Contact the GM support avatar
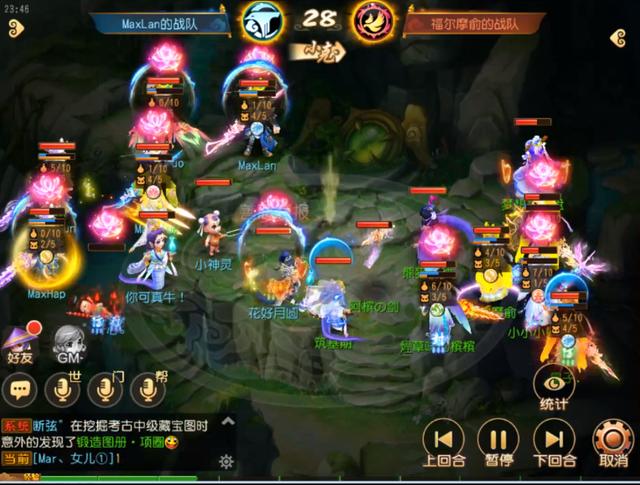 68,342
